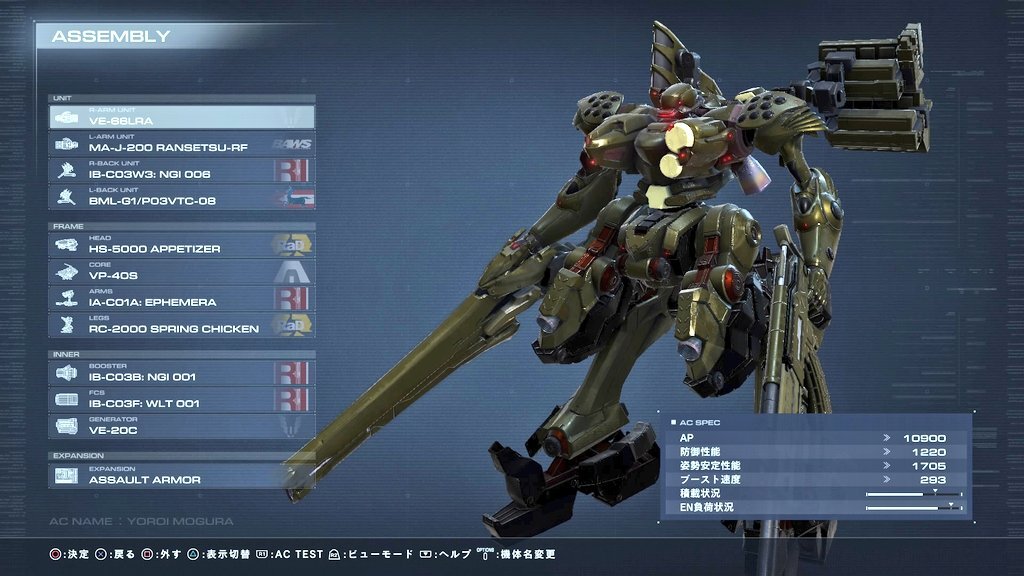Viewport: 1024px width, 576px height.
Task: Open the EXPANSION slot ASSAULT ARMOR
Action: click(181, 476)
